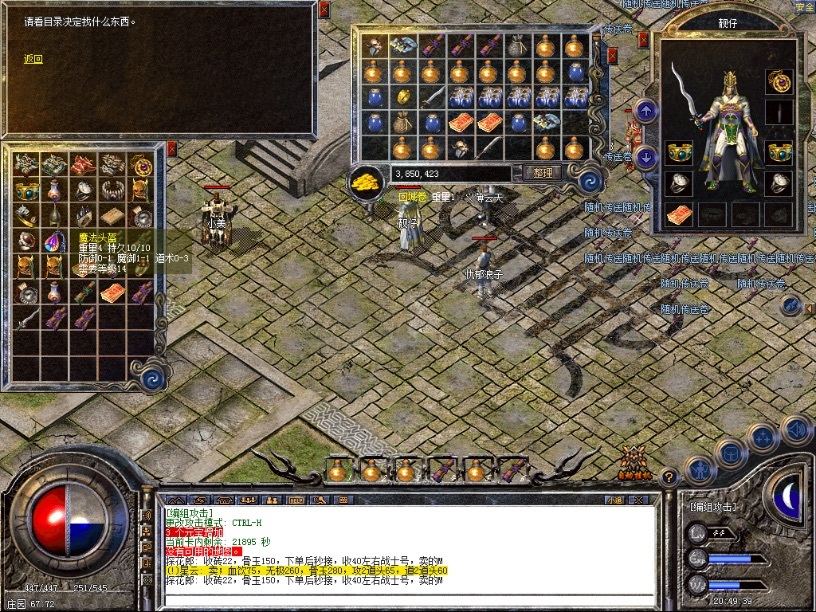Show the next equipment page with the down arrow
The width and height of the screenshot is (816, 612).
click(x=646, y=156)
